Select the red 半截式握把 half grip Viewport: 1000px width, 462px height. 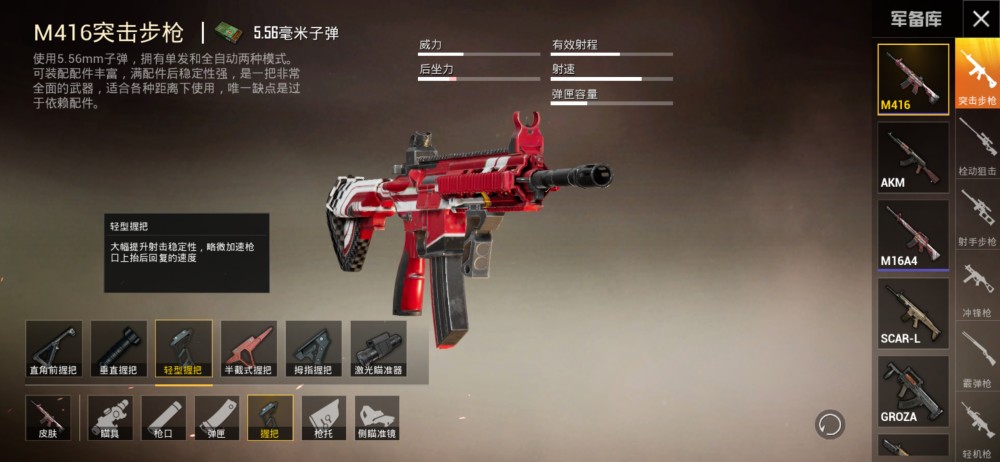248,349
